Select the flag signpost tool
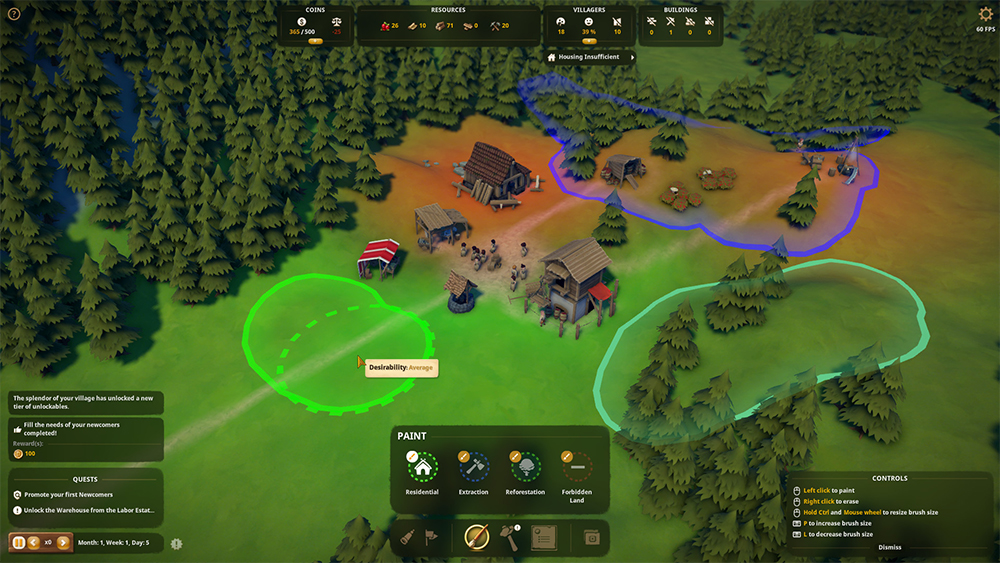 coord(432,538)
